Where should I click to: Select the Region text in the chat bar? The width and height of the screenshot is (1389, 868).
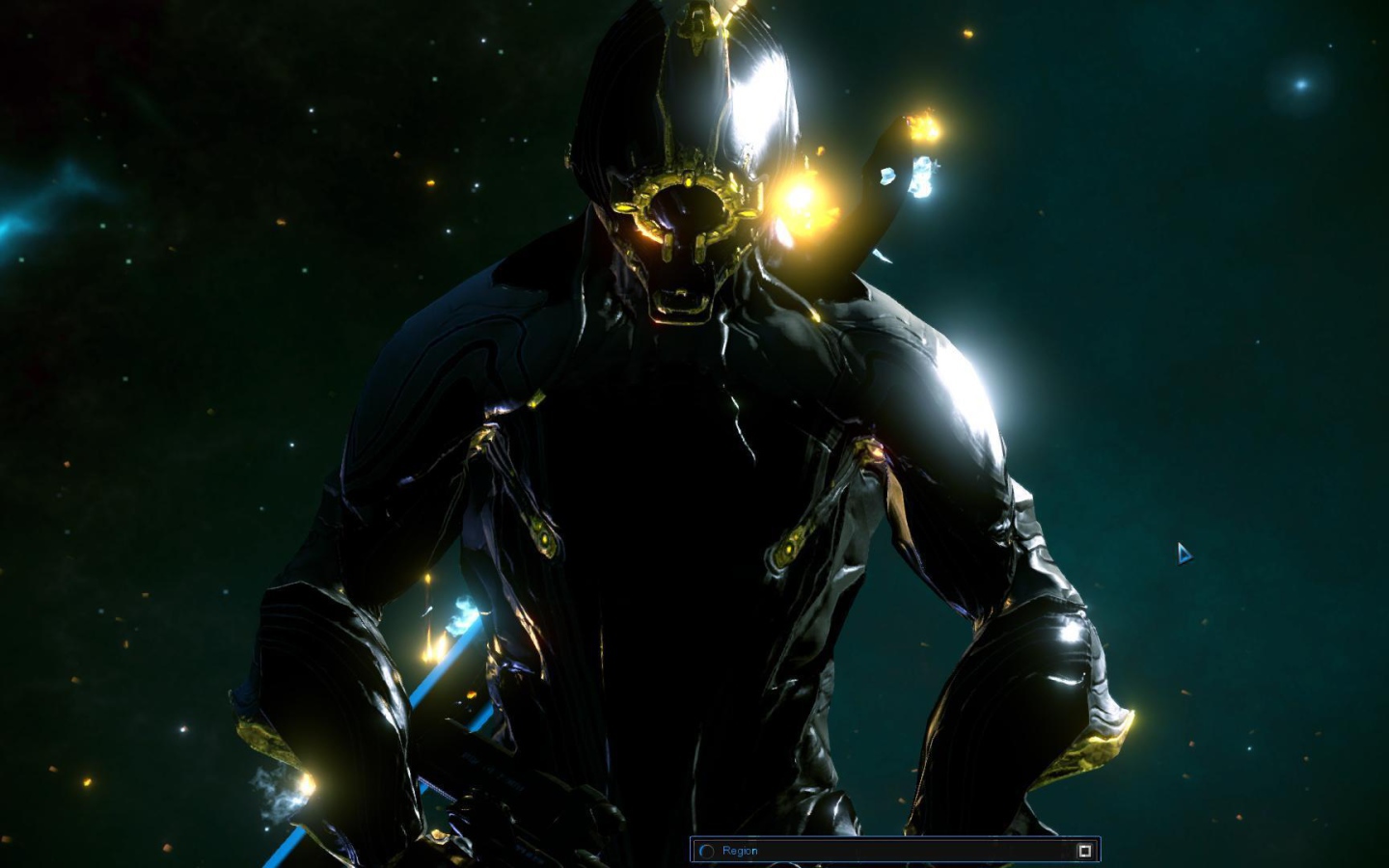(741, 851)
